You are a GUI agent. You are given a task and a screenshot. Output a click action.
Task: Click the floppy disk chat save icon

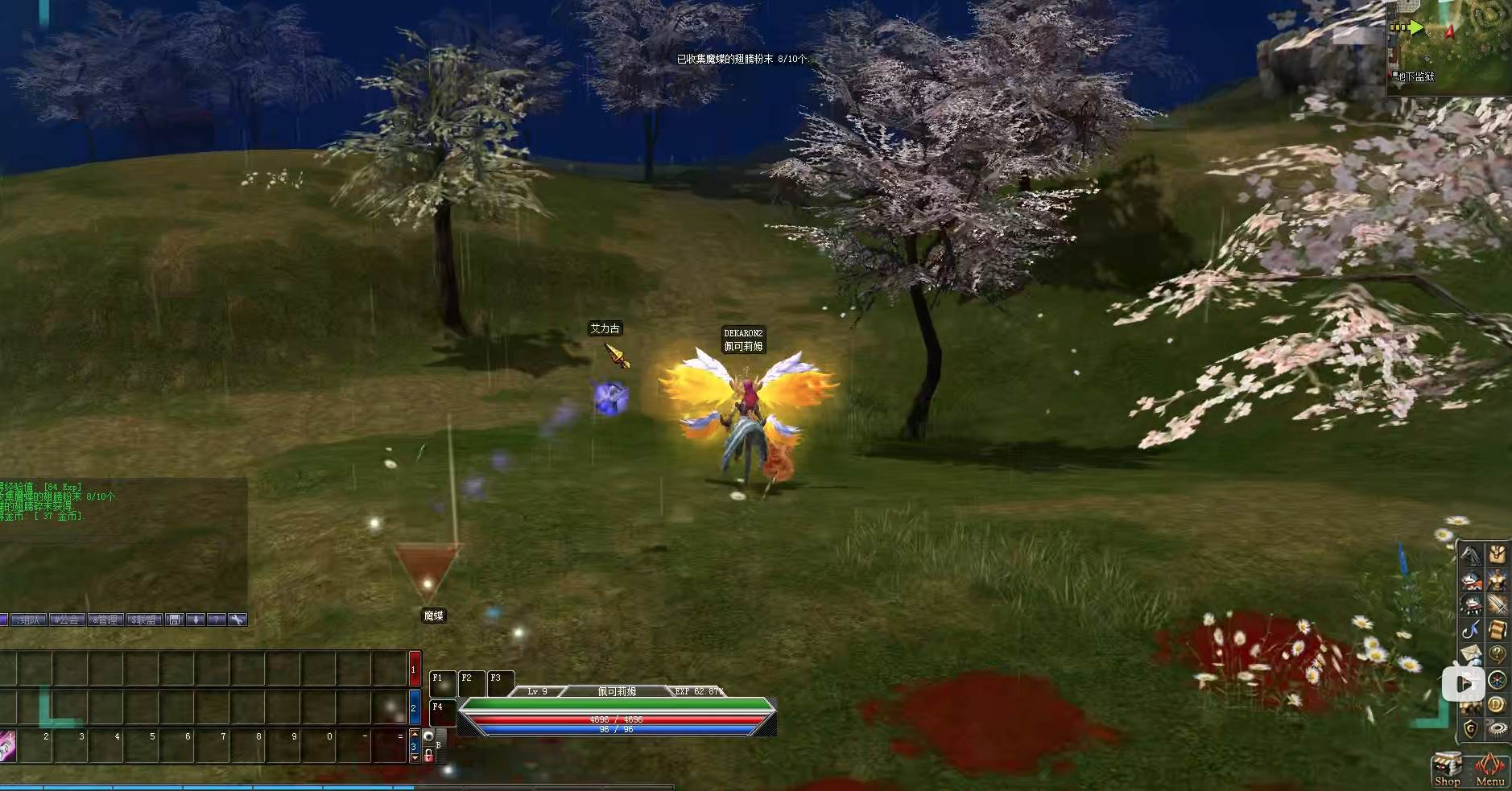tap(175, 620)
